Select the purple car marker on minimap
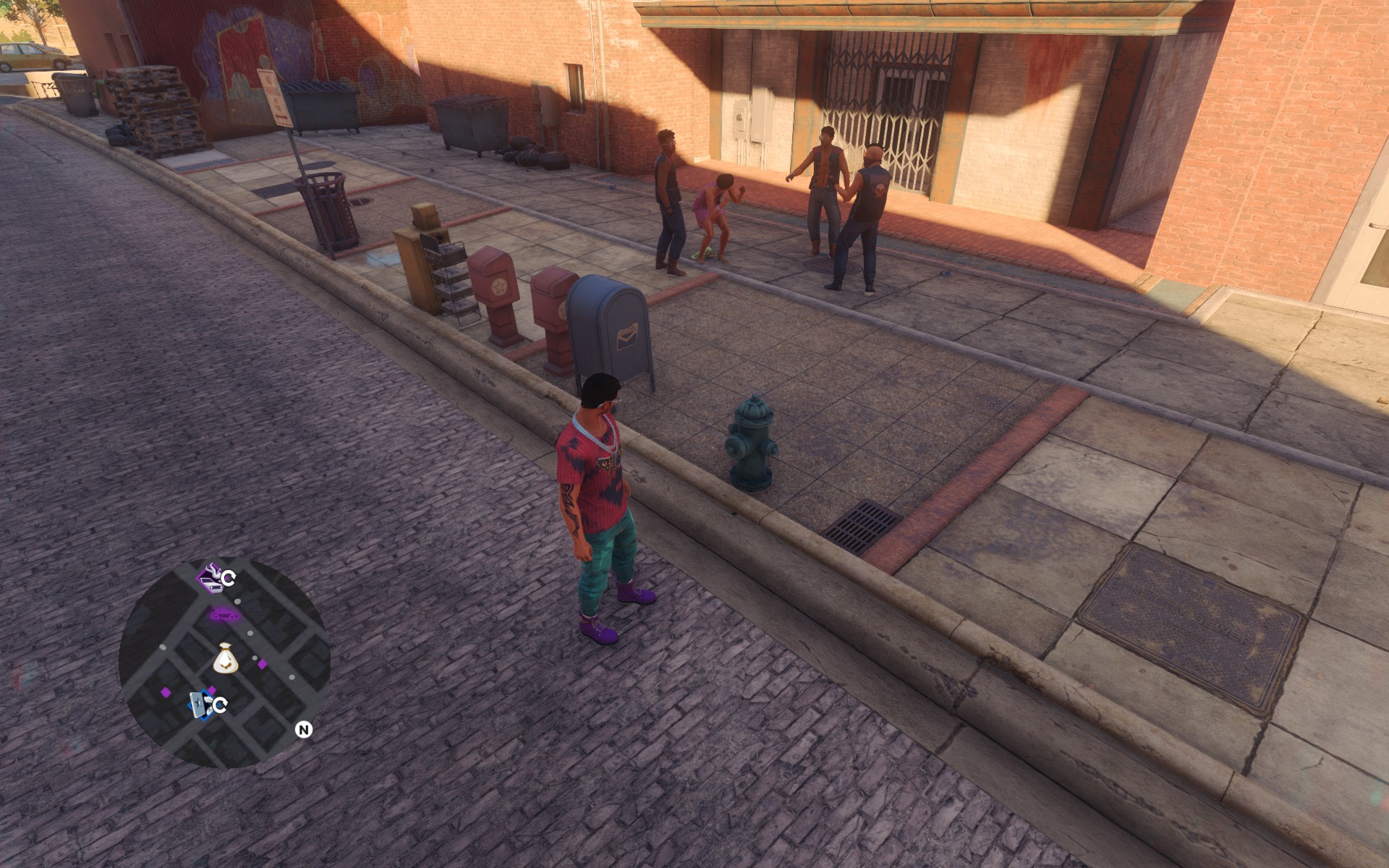The height and width of the screenshot is (868, 1389). point(224,616)
